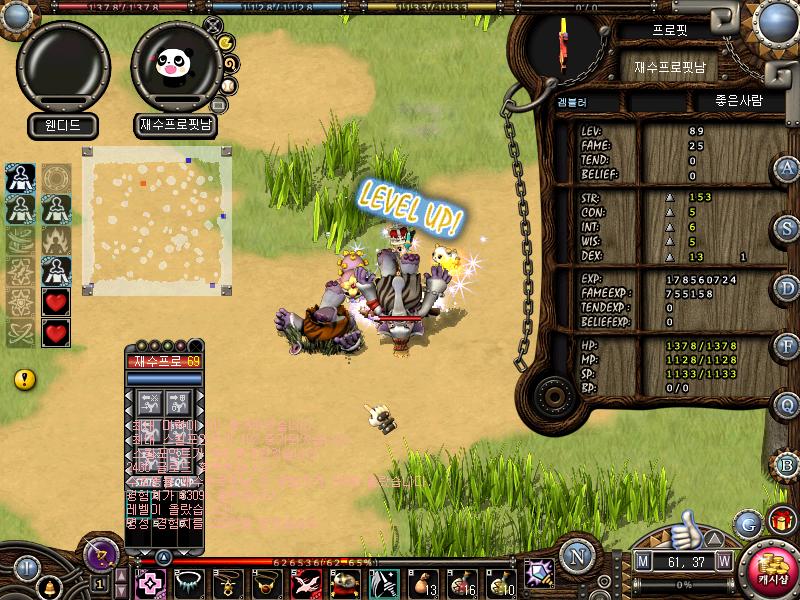Use the hotbar potion with count 16
800x600 pixels.
460,582
